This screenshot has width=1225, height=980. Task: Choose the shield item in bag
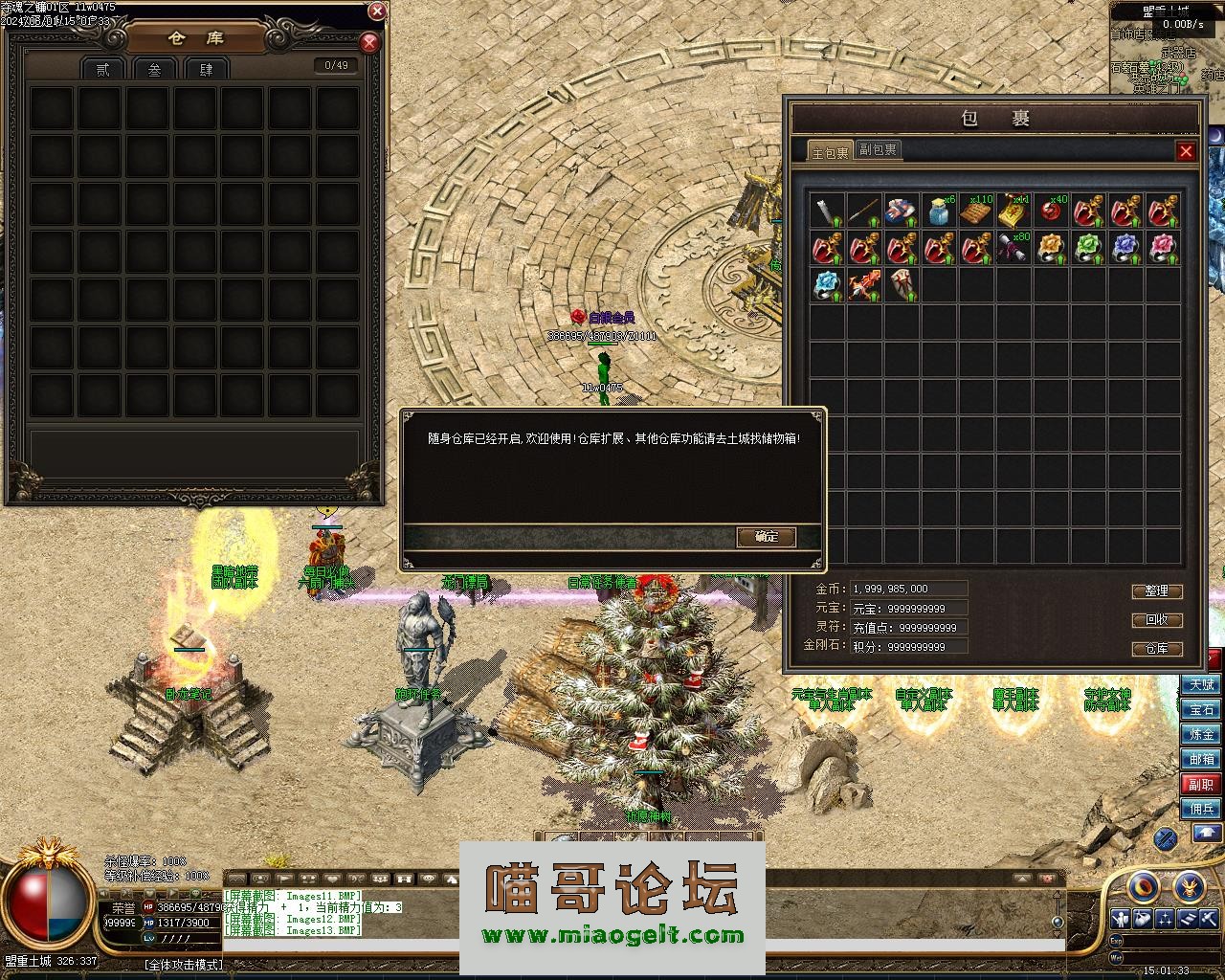pyautogui.click(x=902, y=285)
